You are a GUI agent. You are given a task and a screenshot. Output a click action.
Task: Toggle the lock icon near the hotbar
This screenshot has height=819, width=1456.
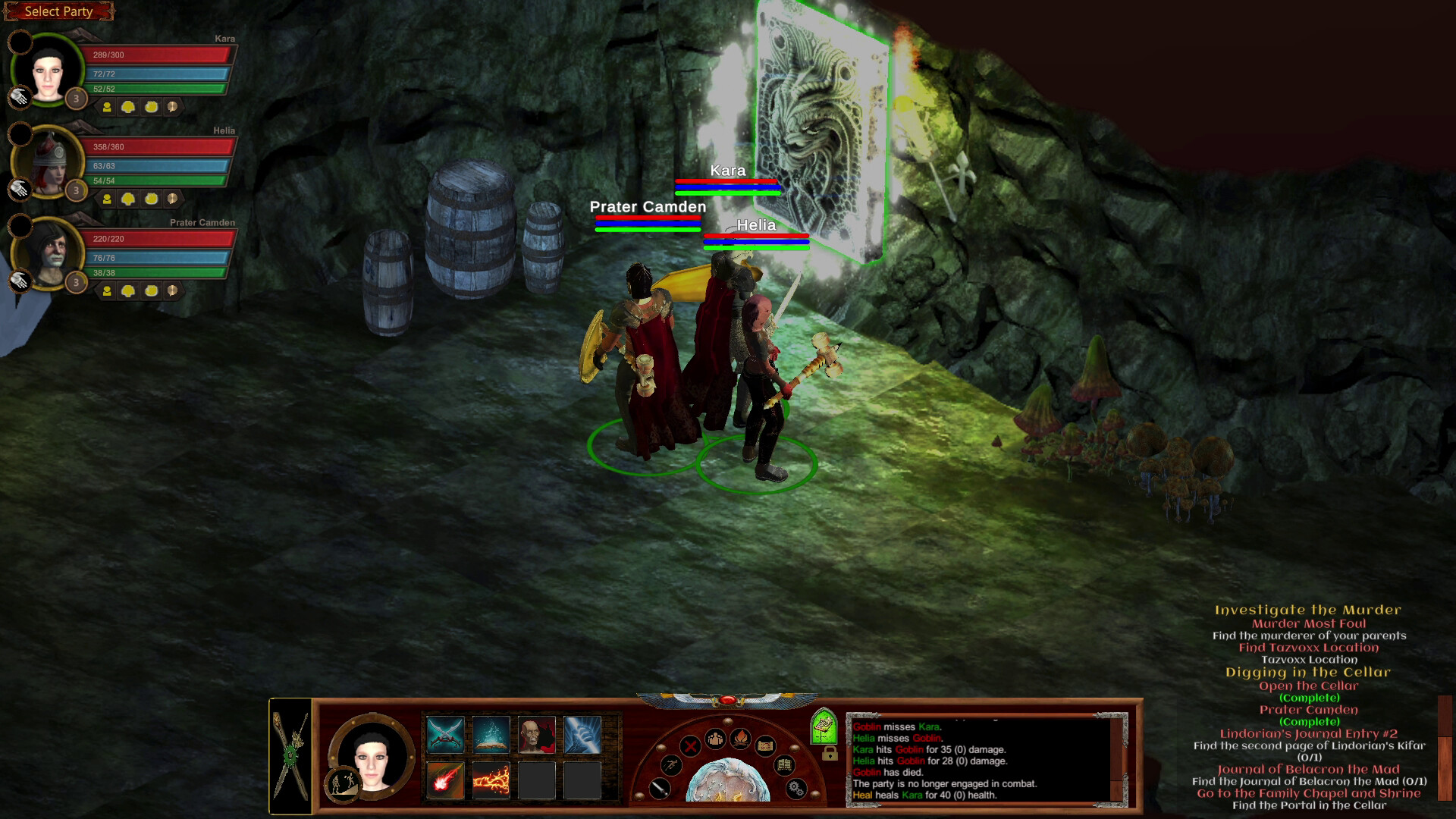[x=829, y=754]
